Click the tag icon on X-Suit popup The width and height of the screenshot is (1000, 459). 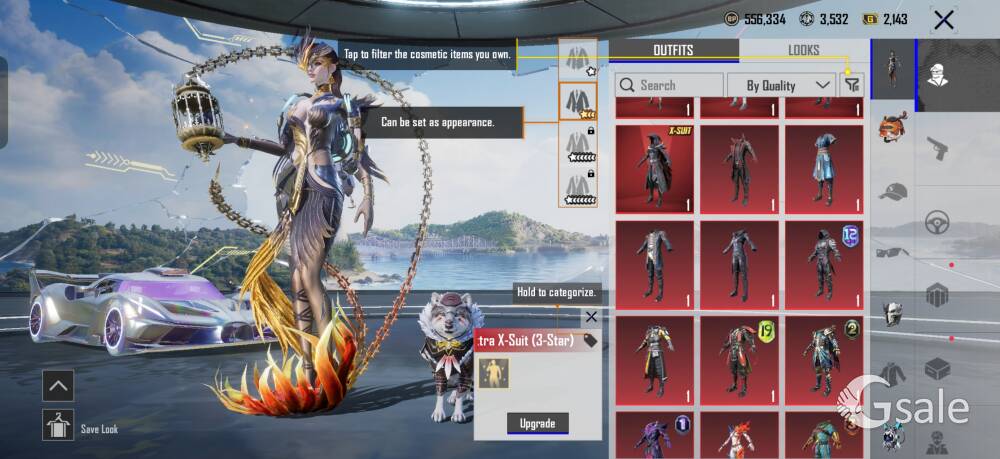point(590,341)
